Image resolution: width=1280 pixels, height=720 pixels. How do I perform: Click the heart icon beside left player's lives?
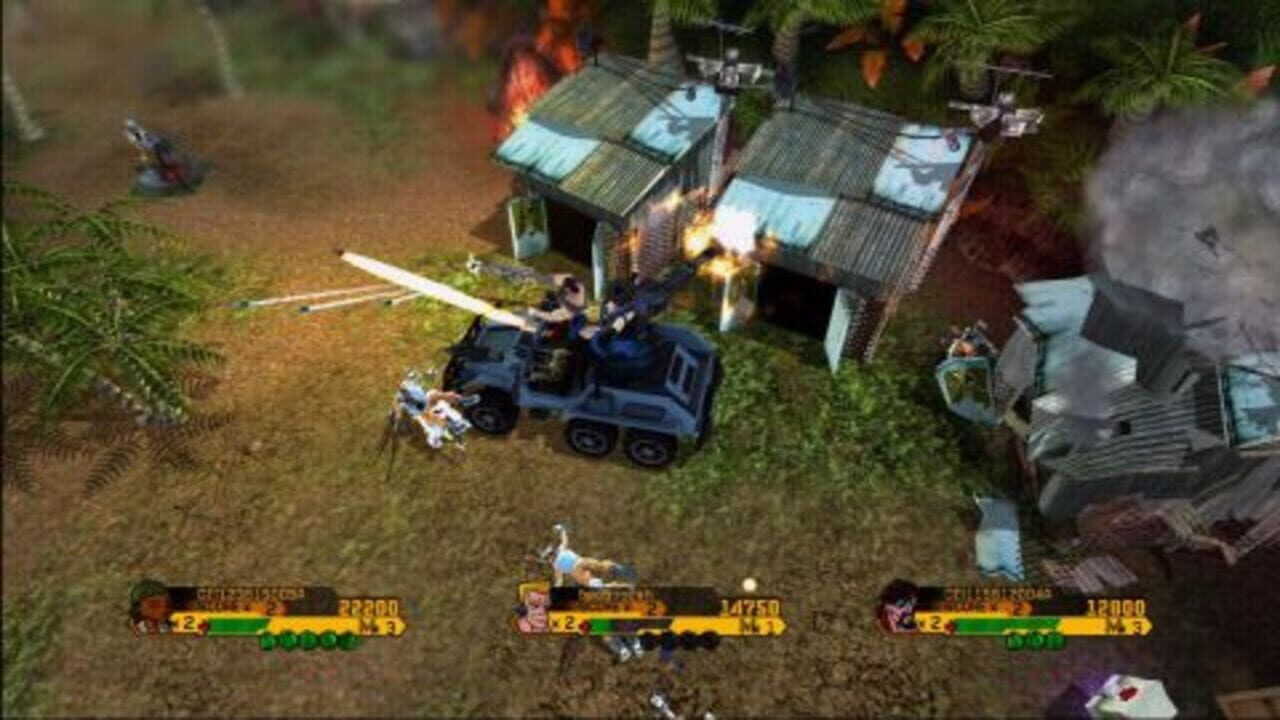(x=202, y=623)
